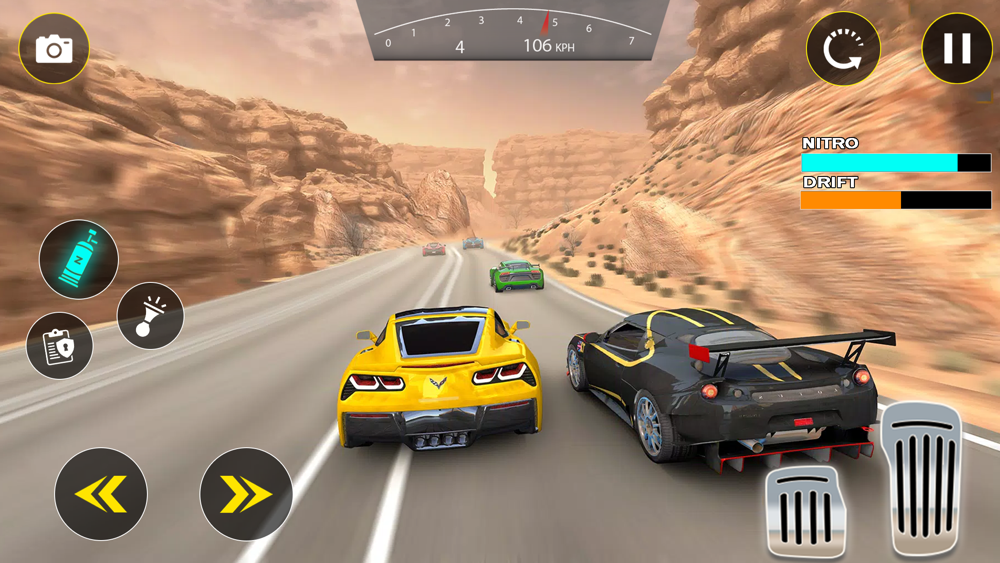Steer left with the double-arrow button
The width and height of the screenshot is (1000, 563).
point(101,494)
